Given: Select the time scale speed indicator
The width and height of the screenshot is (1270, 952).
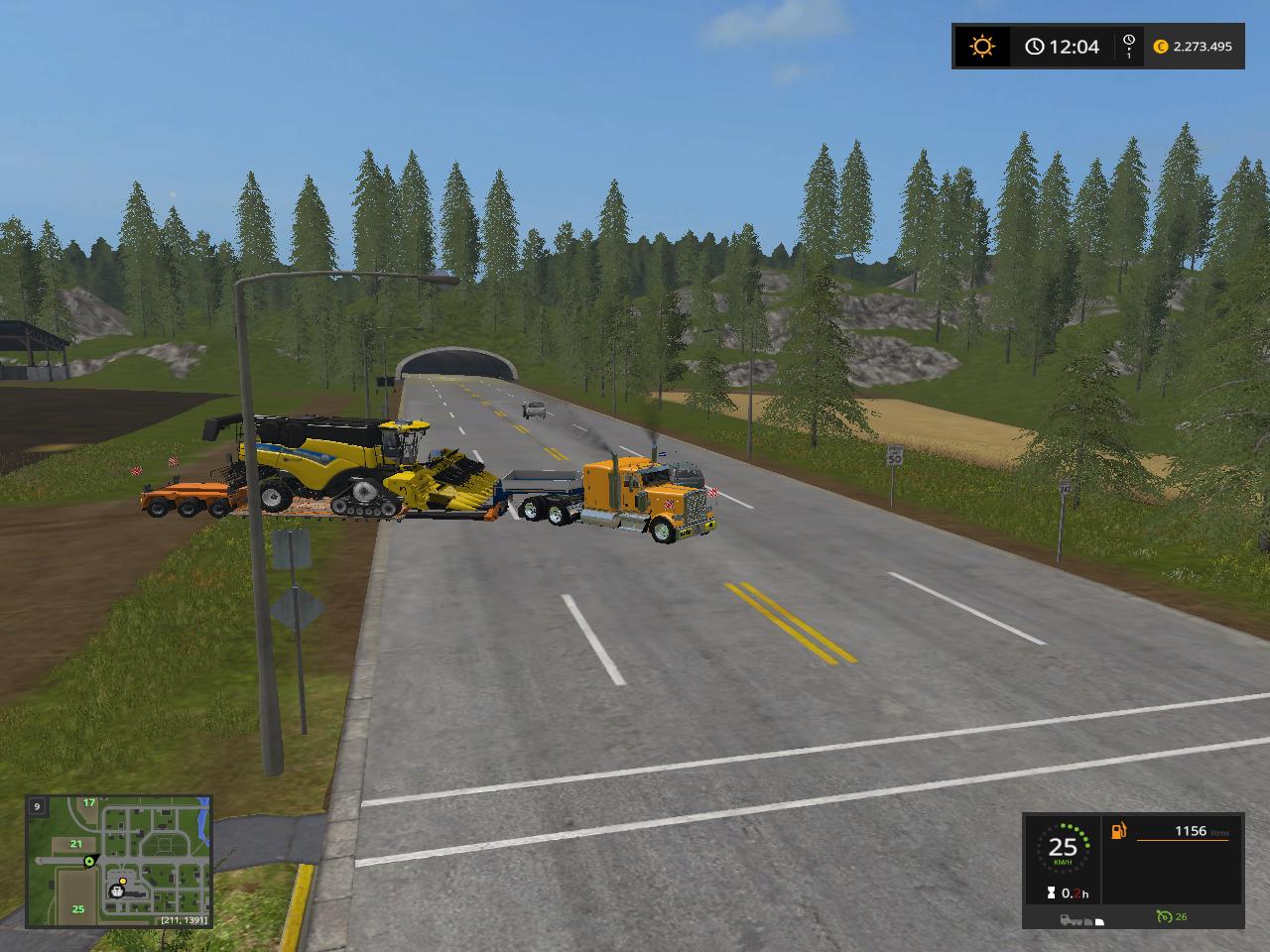Looking at the screenshot, I should (1128, 47).
